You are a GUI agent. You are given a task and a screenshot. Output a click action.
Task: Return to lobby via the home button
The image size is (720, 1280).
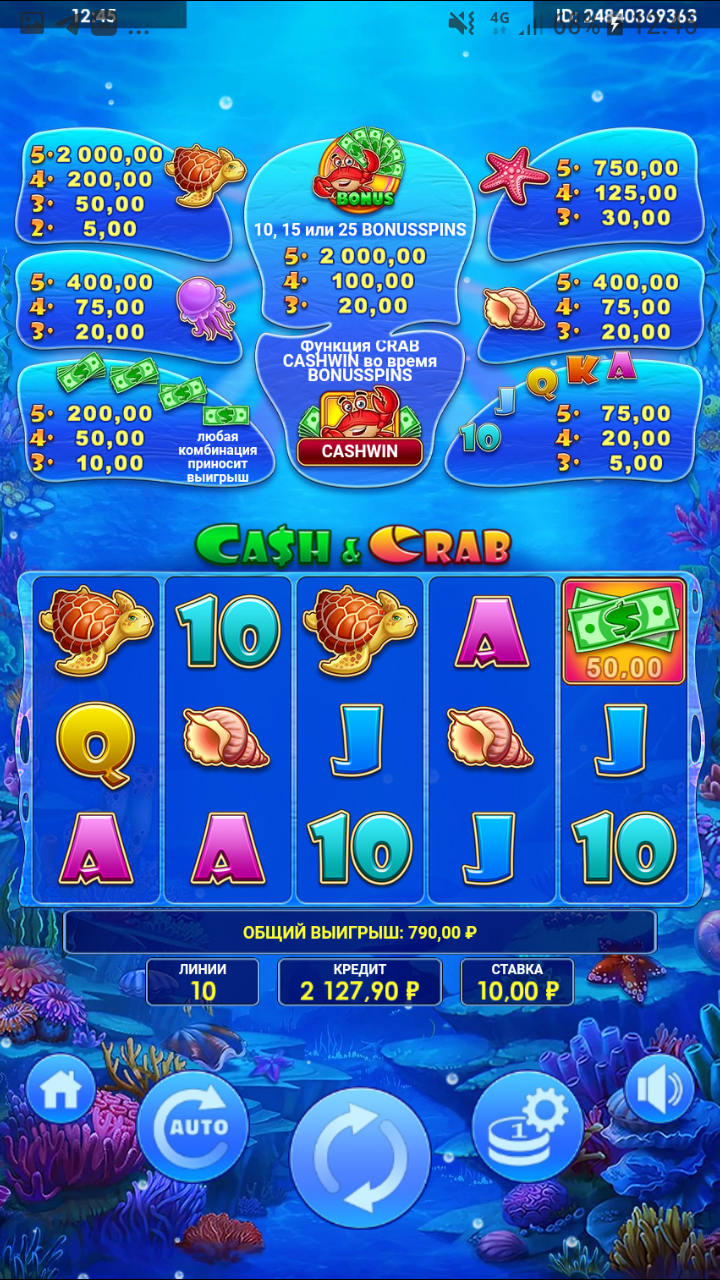tap(61, 1089)
